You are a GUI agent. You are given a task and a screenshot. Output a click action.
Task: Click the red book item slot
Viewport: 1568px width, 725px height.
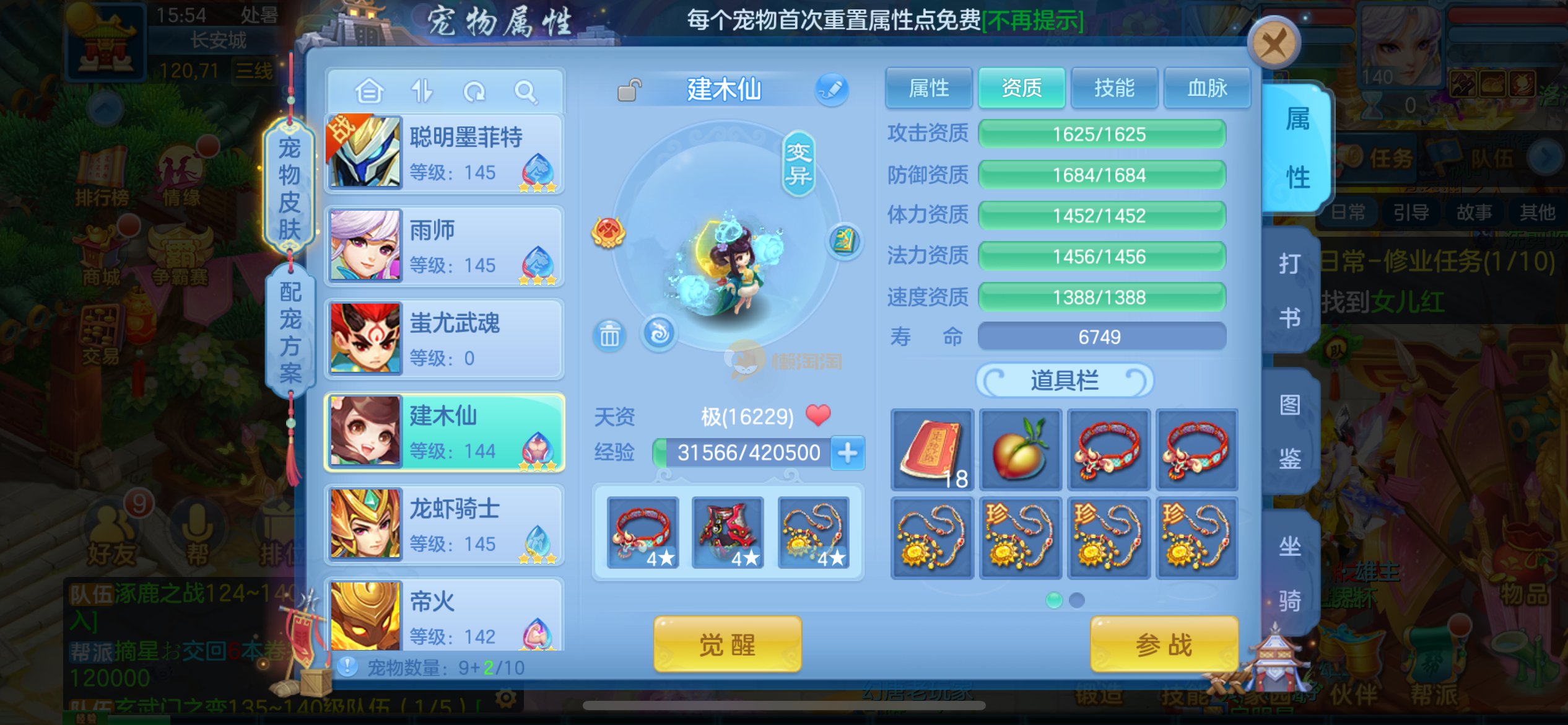pyautogui.click(x=932, y=450)
